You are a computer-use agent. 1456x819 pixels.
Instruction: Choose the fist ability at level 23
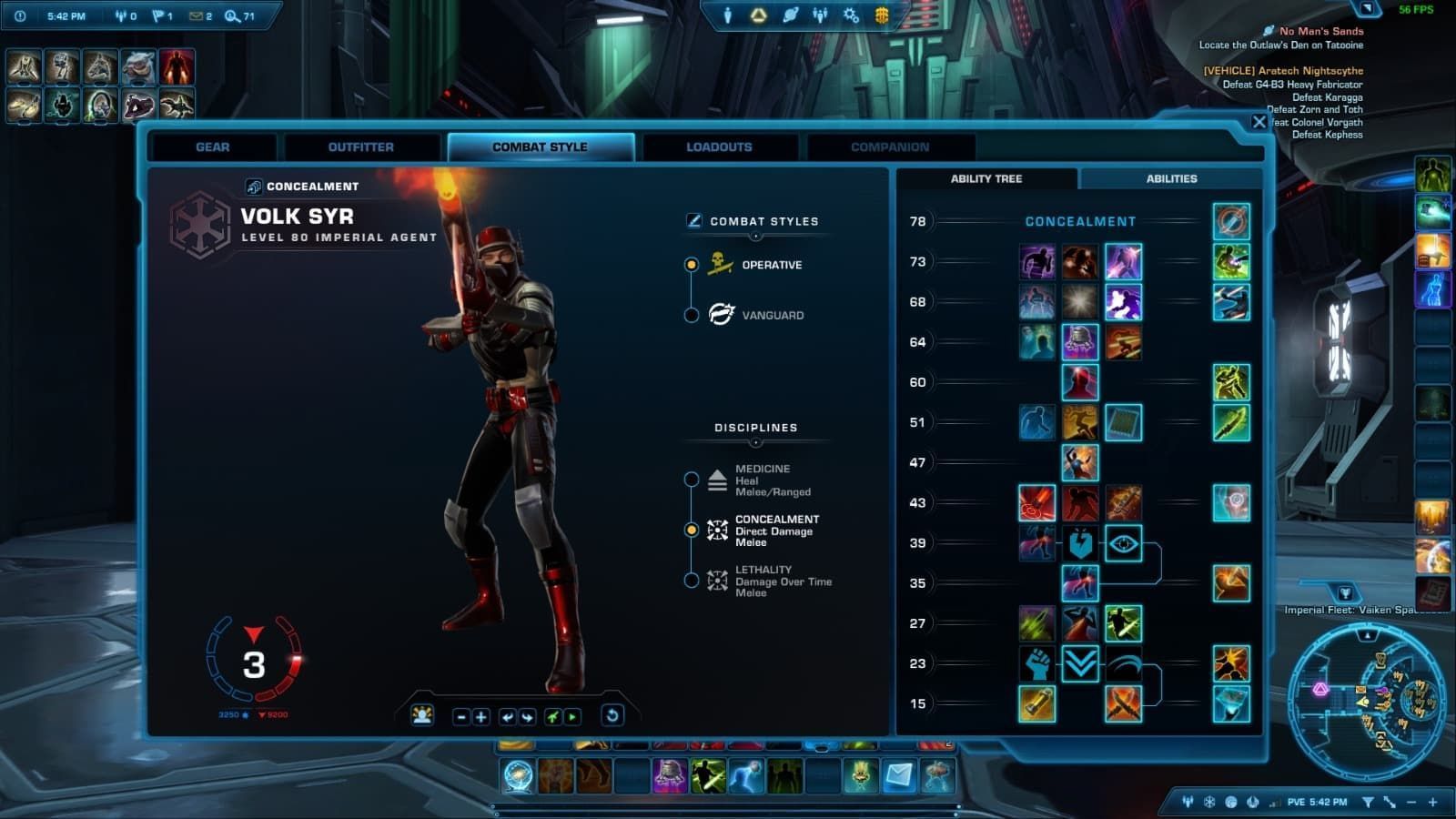[x=1036, y=663]
